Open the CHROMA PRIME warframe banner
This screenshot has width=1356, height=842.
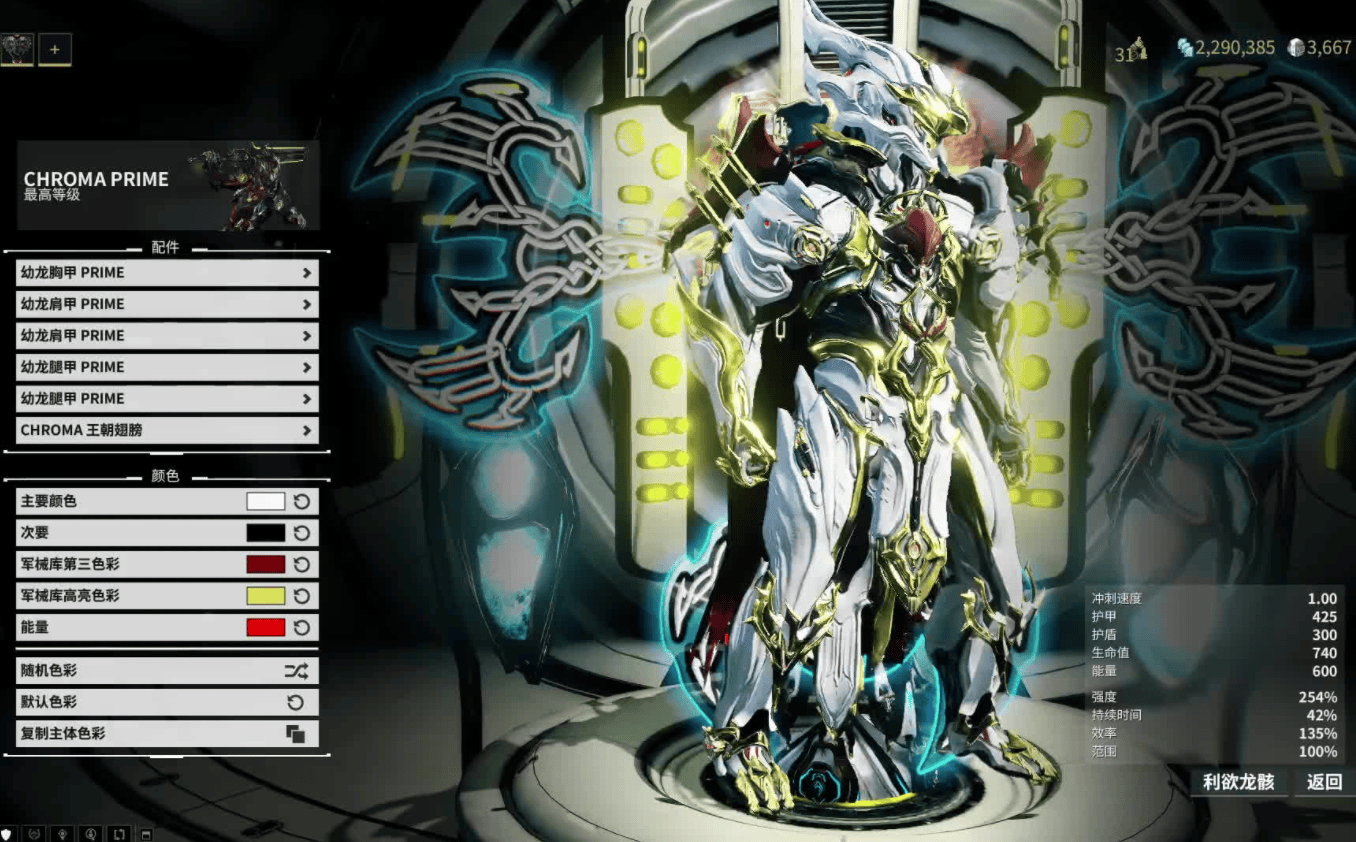[167, 185]
